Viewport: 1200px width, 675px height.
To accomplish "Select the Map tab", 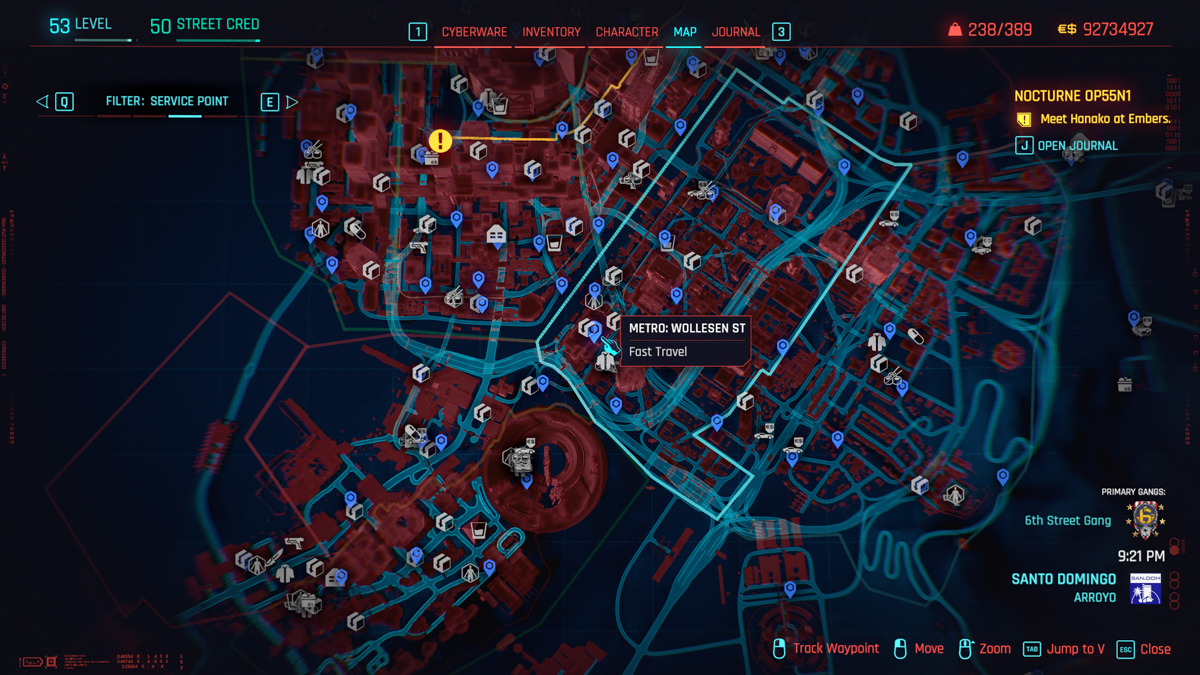I will [x=685, y=32].
